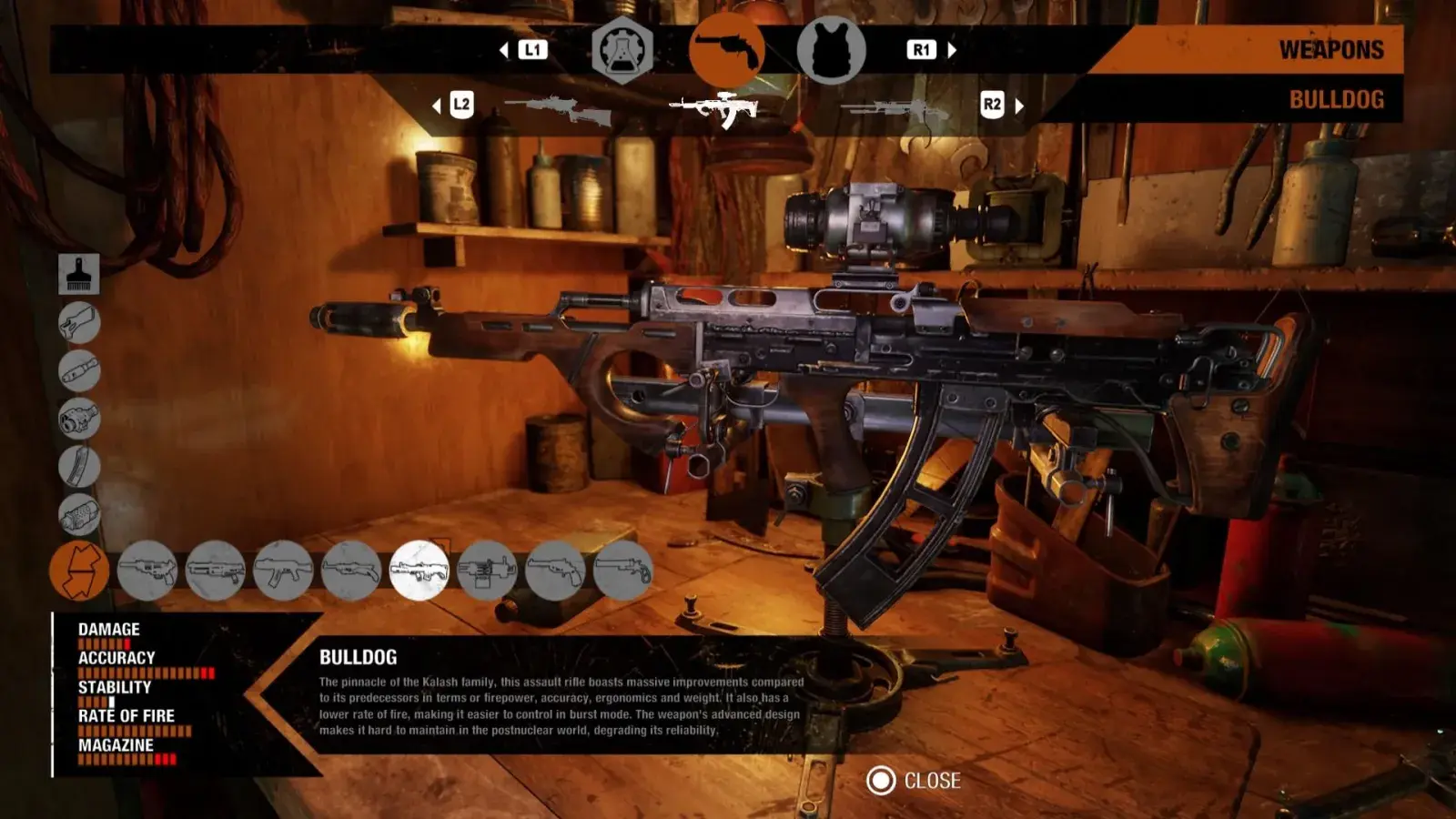Choose the Gatling gun icon
This screenshot has width=1456, height=819.
pyautogui.click(x=487, y=571)
